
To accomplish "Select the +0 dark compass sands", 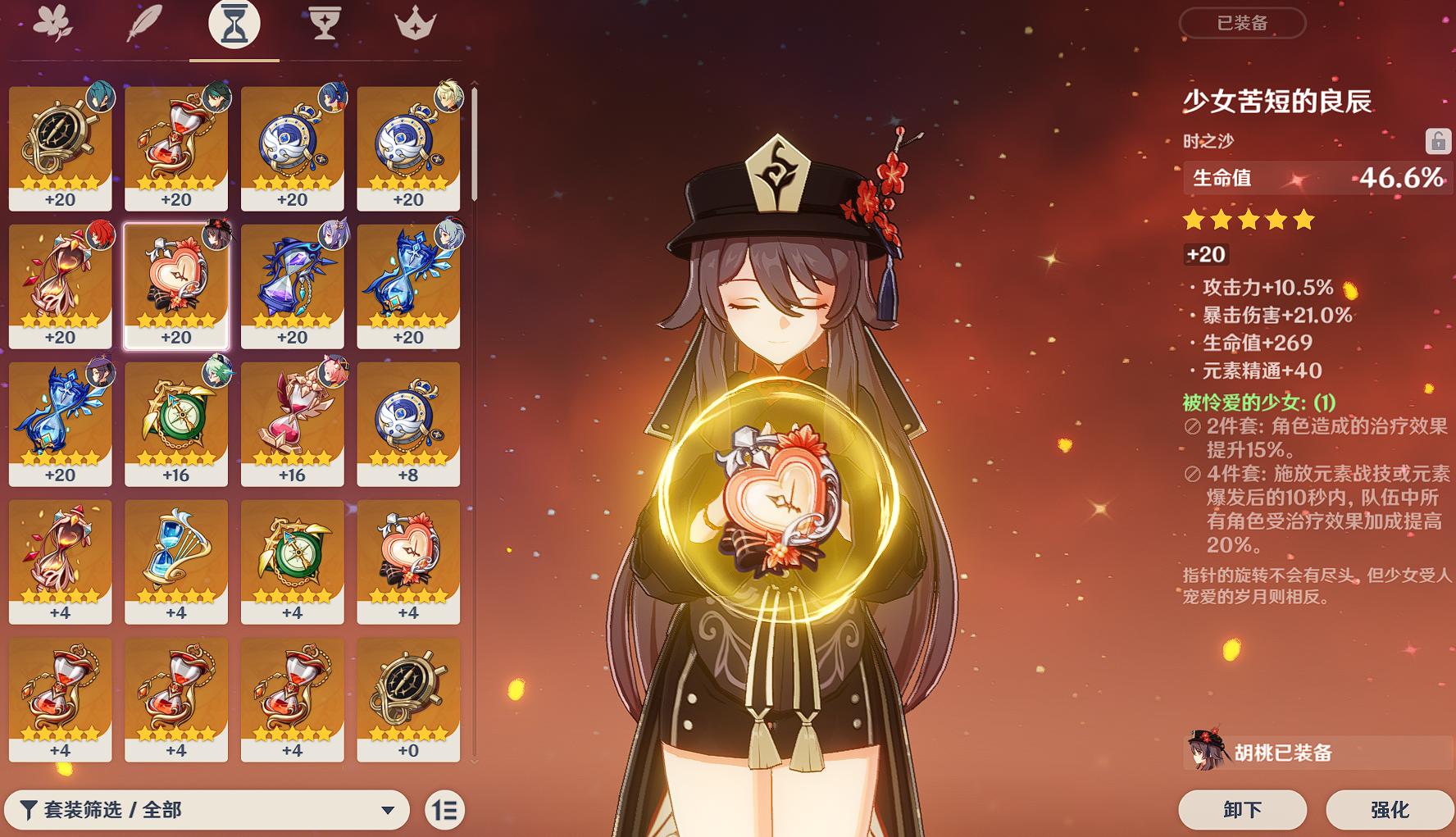I will point(408,699).
